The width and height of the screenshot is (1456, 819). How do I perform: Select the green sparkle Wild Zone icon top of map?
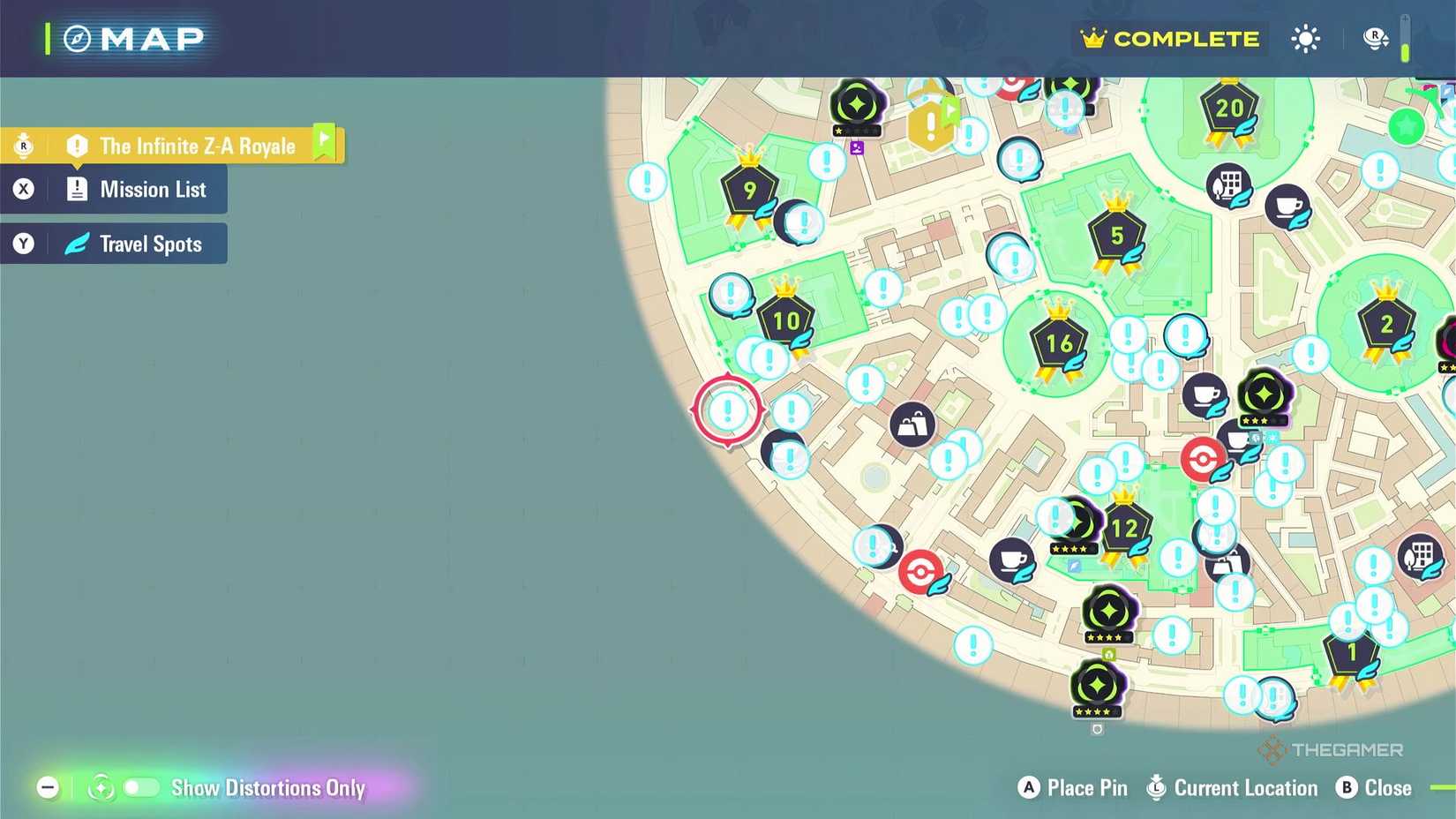click(856, 101)
